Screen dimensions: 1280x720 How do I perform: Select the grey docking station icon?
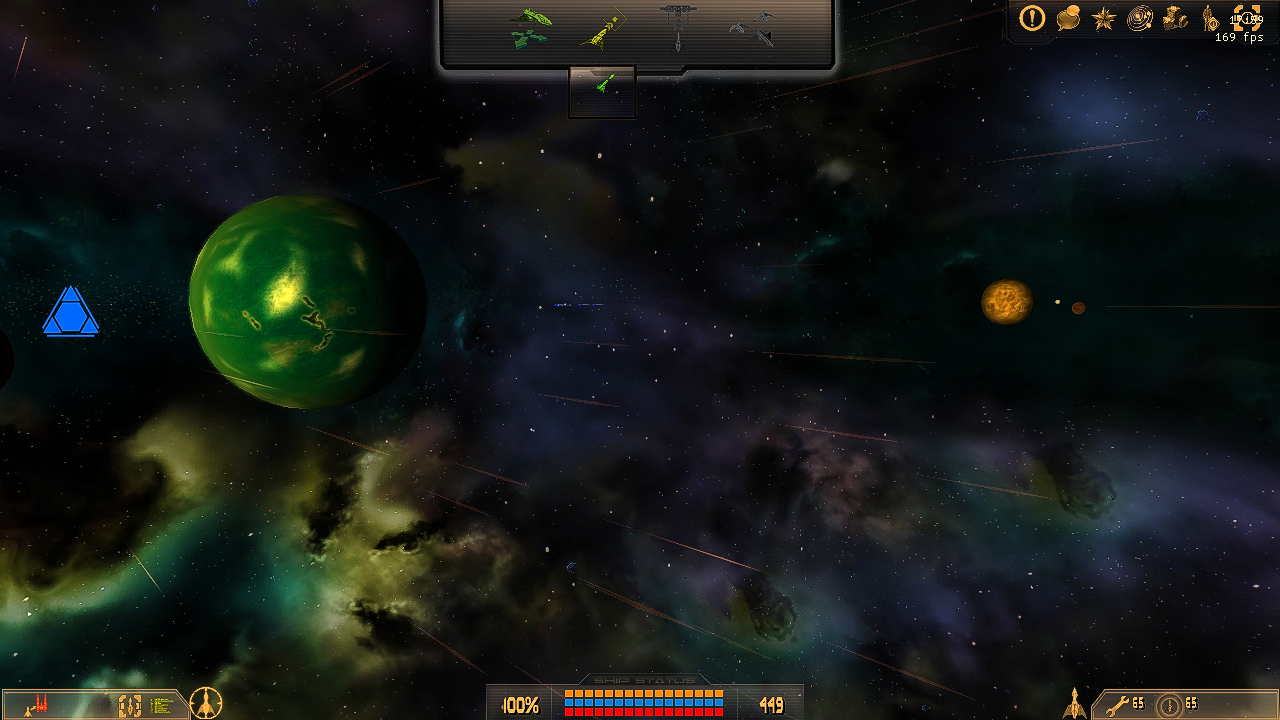677,28
